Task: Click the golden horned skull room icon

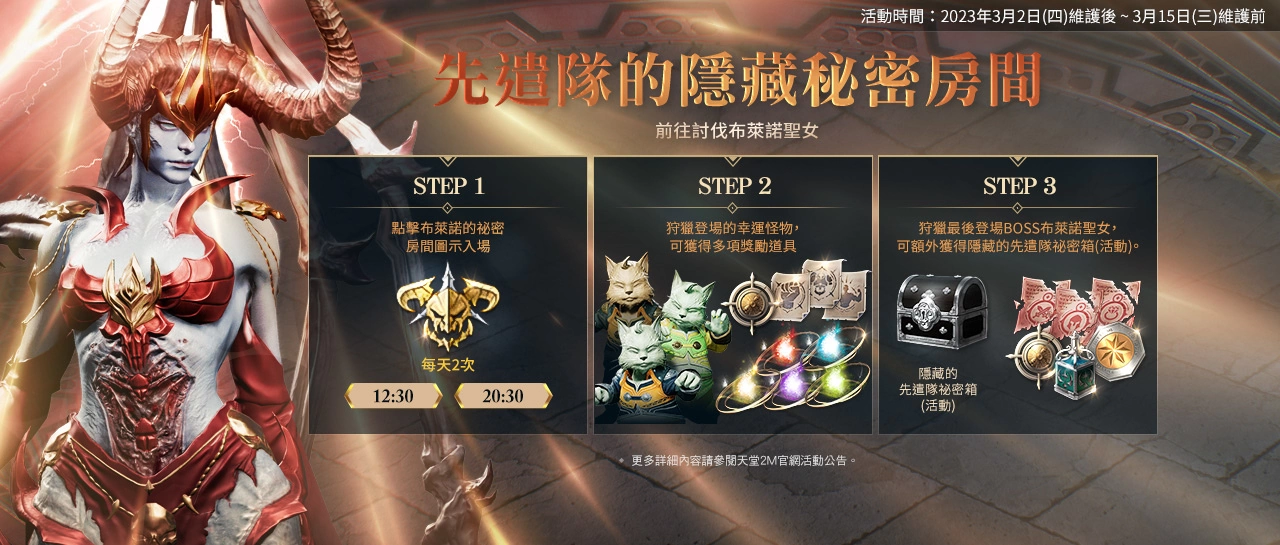Action: (447, 307)
